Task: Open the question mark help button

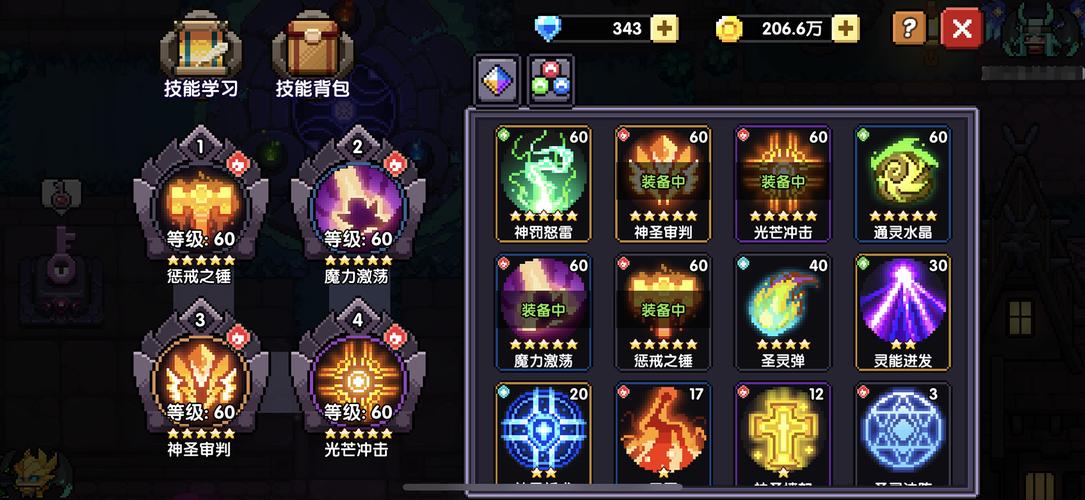Action: (908, 28)
